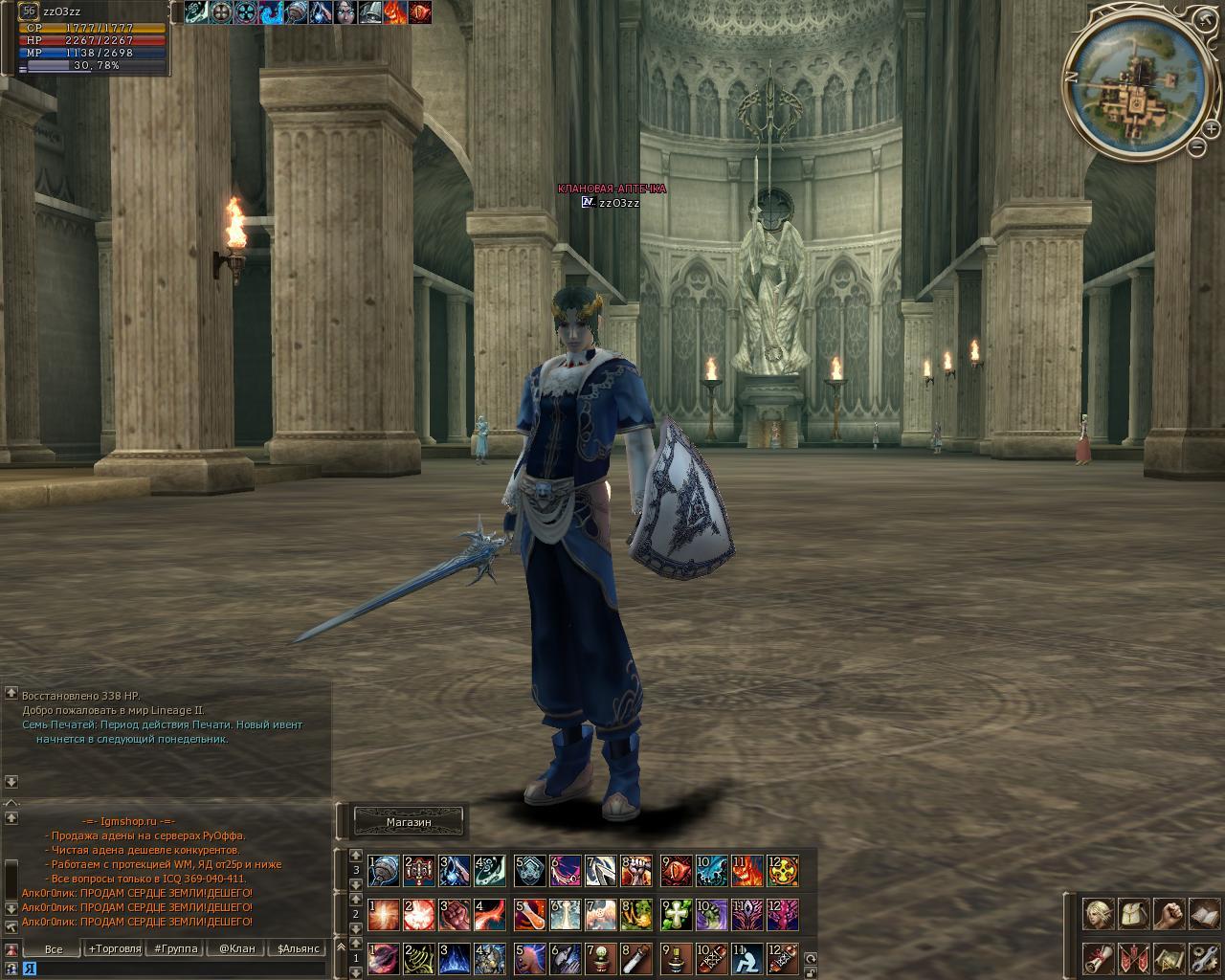1225x980 pixels.
Task: Open the inventory backpack icon
Action: point(1133,914)
